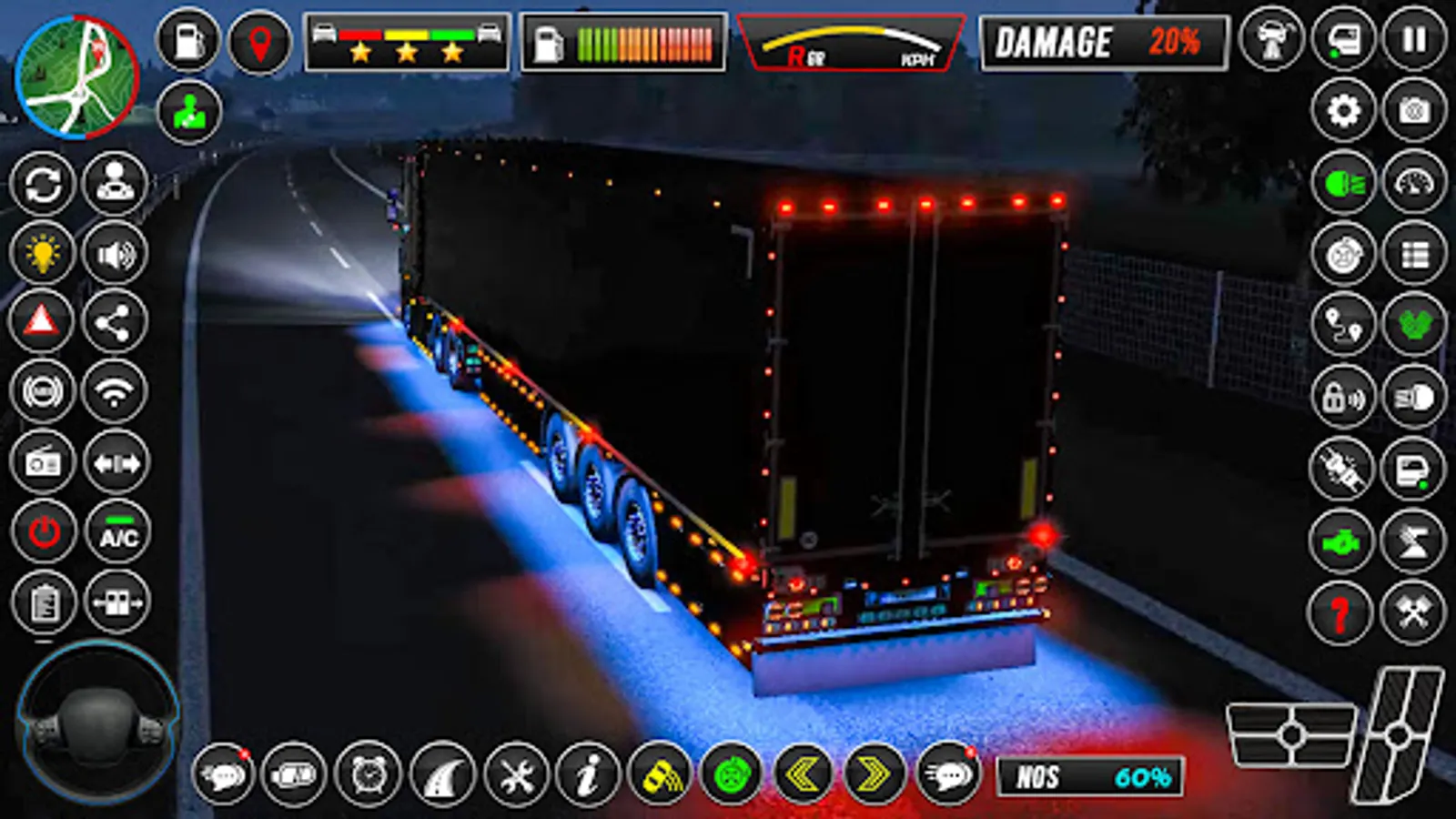
Task: Check the Damage 20% indicator
Action: coord(1104,41)
